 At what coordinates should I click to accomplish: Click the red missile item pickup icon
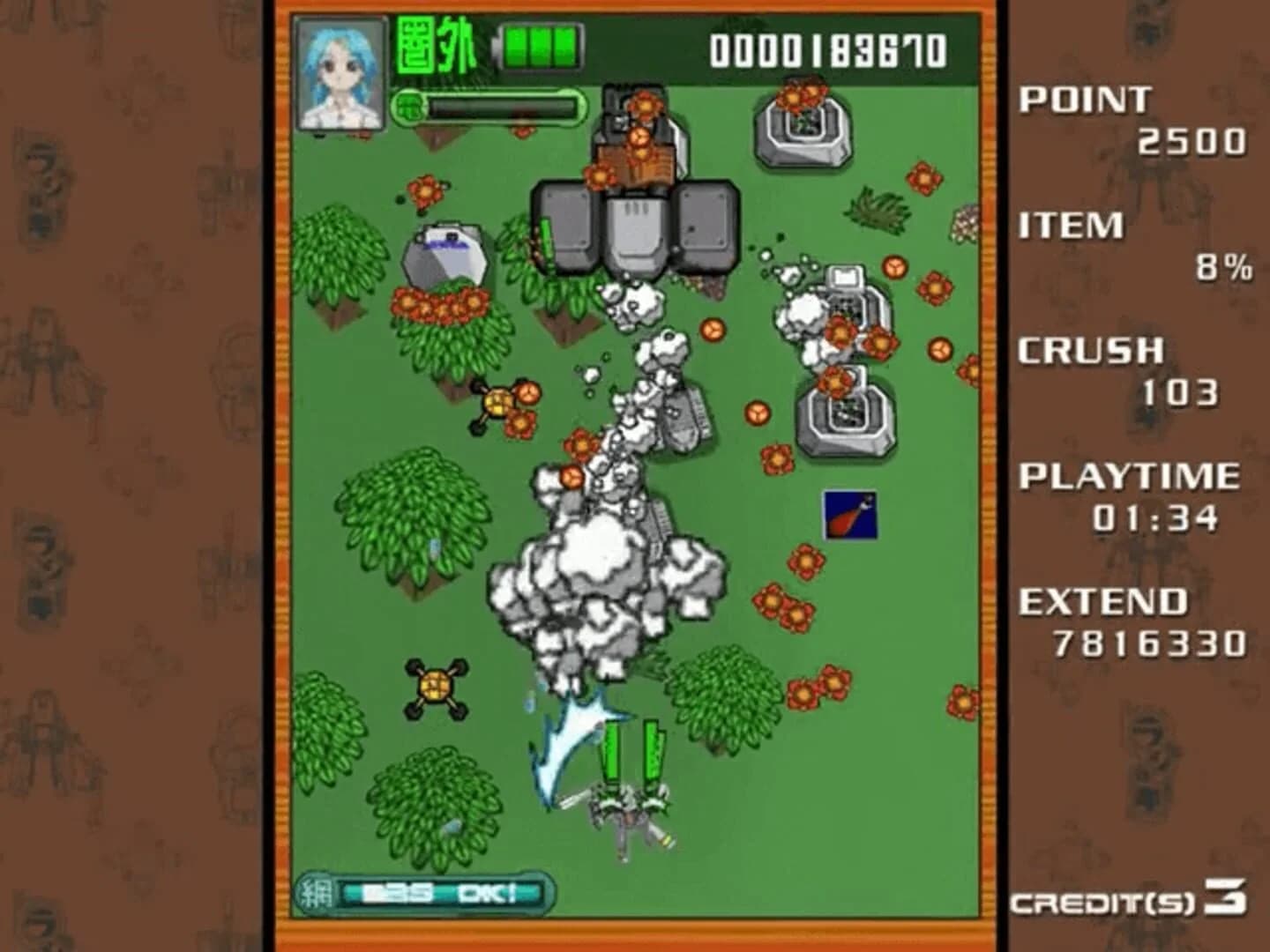point(848,516)
